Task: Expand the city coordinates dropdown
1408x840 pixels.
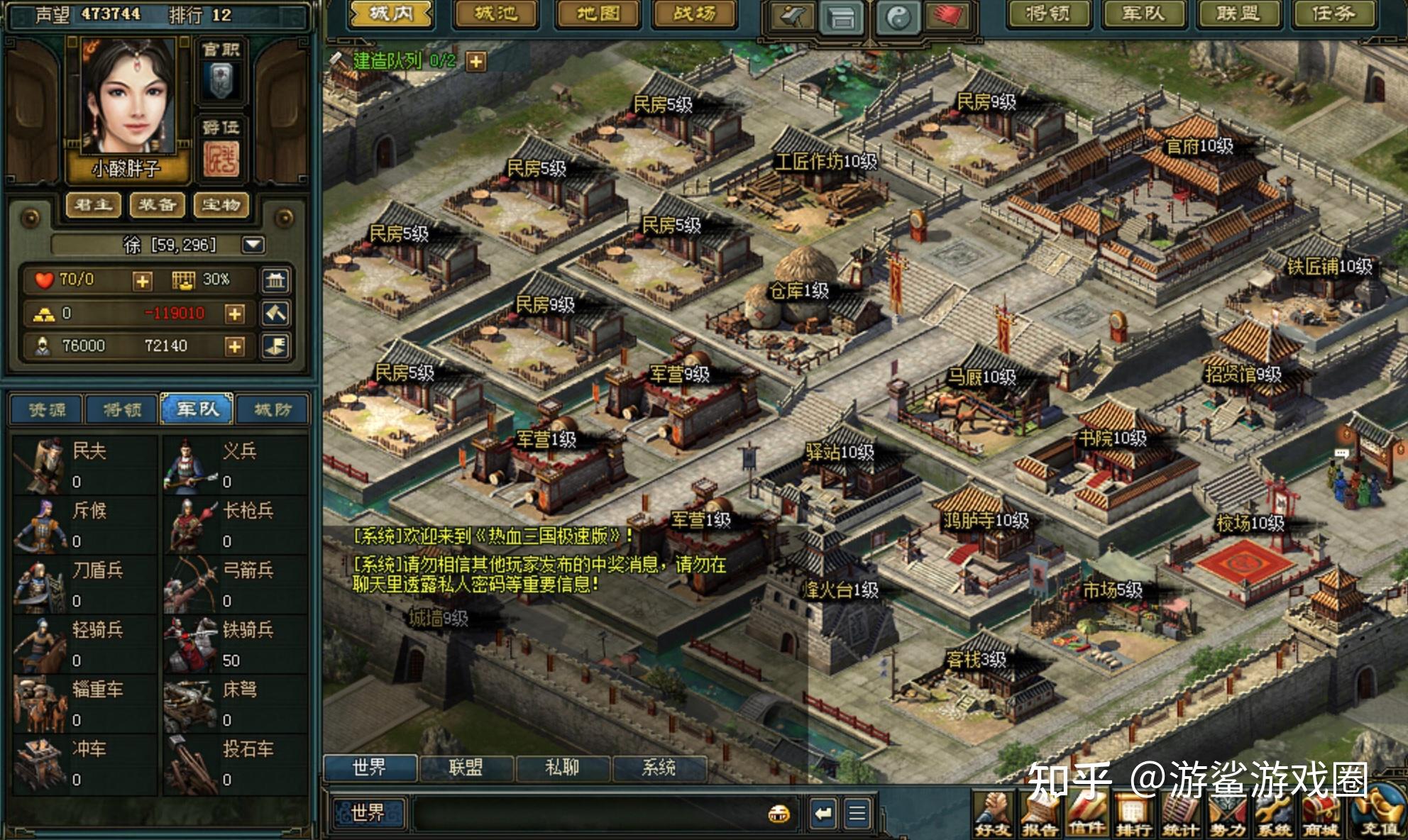Action: coord(253,245)
